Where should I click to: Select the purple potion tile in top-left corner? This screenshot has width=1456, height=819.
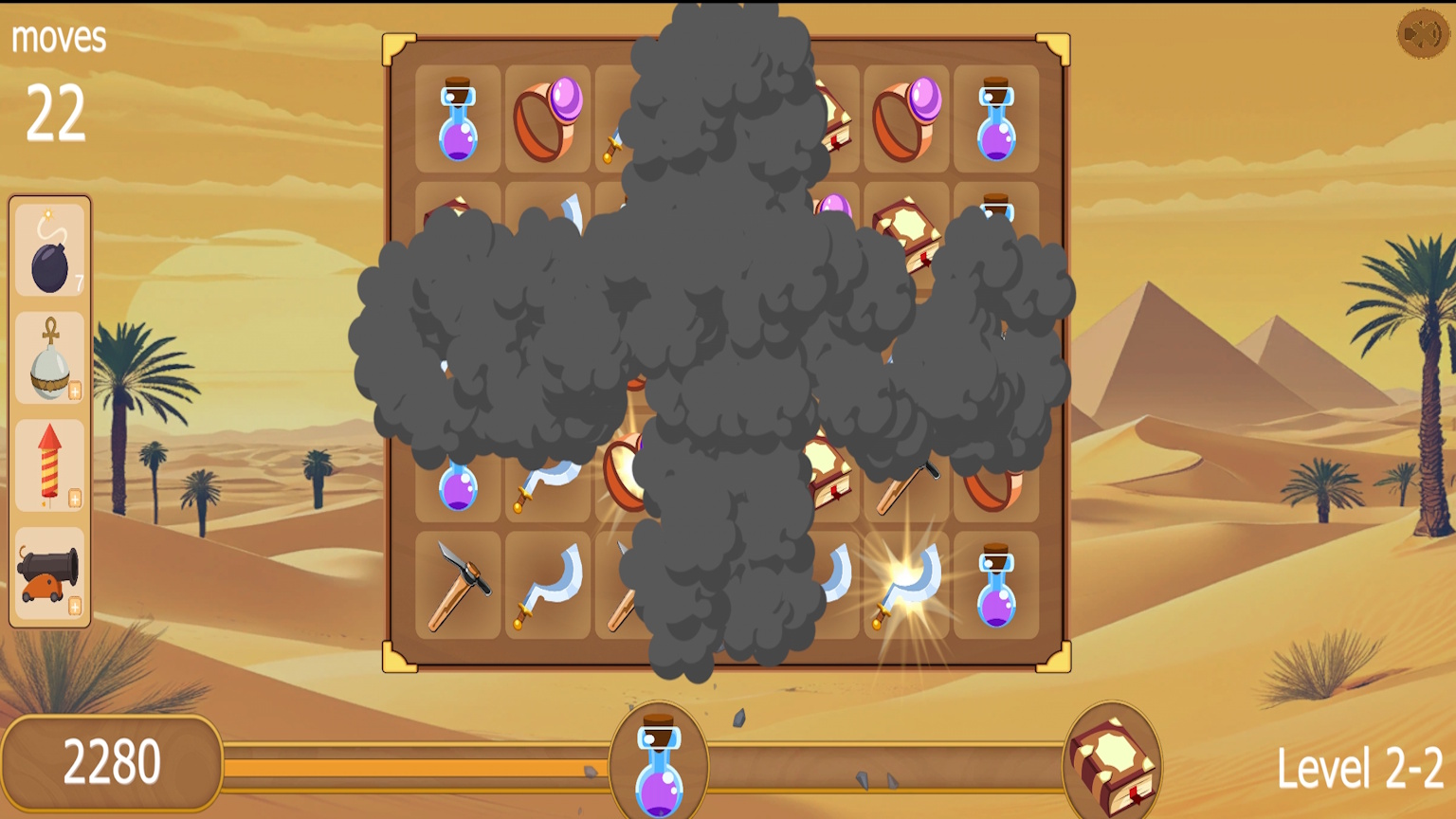pyautogui.click(x=458, y=118)
